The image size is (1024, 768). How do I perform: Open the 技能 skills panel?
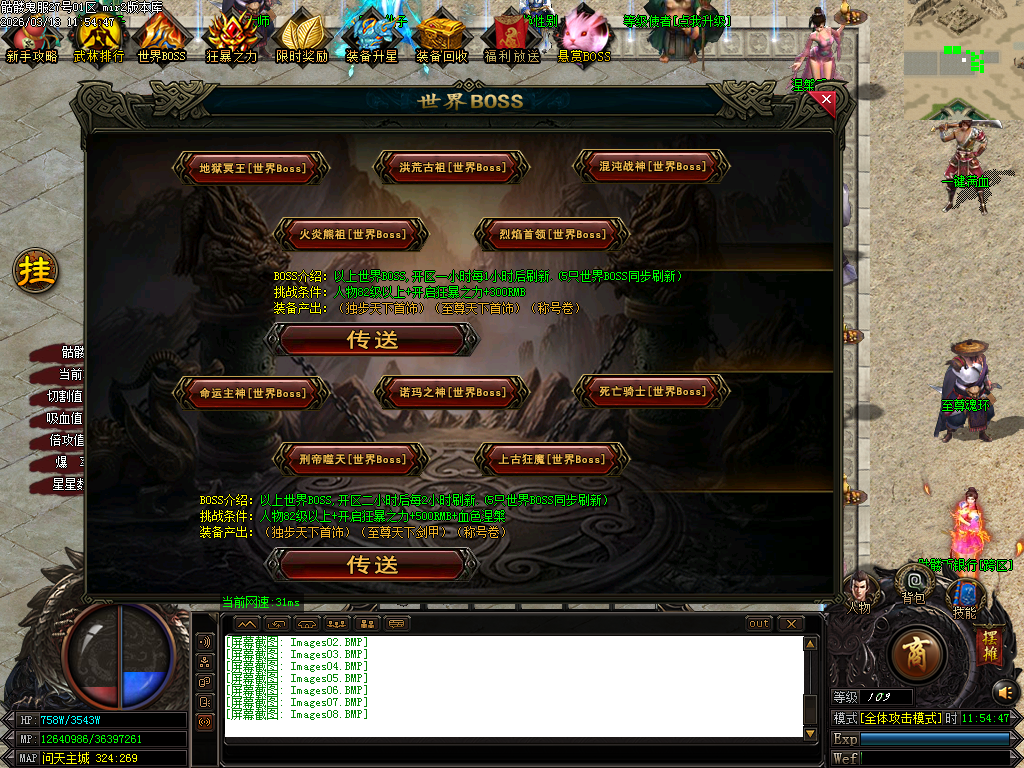(964, 597)
